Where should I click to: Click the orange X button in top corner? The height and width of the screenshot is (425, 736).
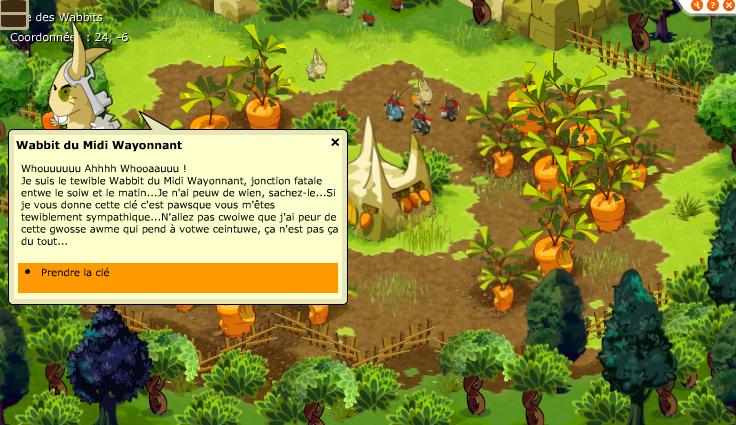[x=728, y=5]
